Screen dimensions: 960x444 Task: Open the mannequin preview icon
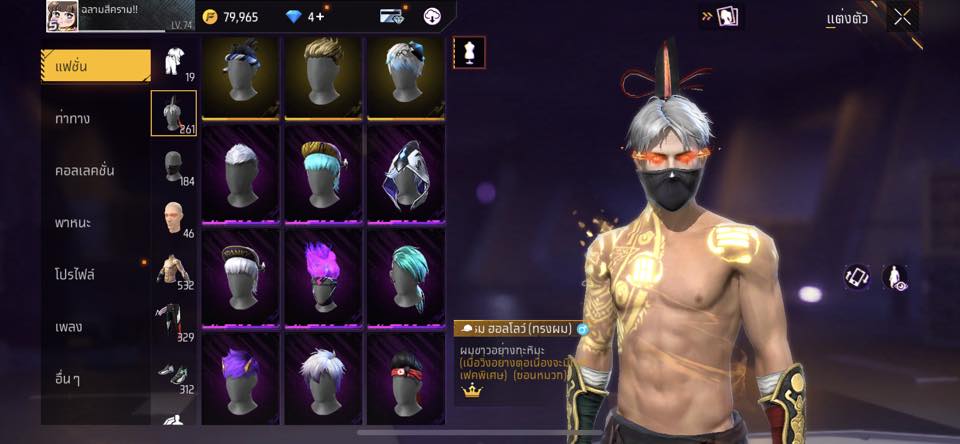click(x=469, y=52)
